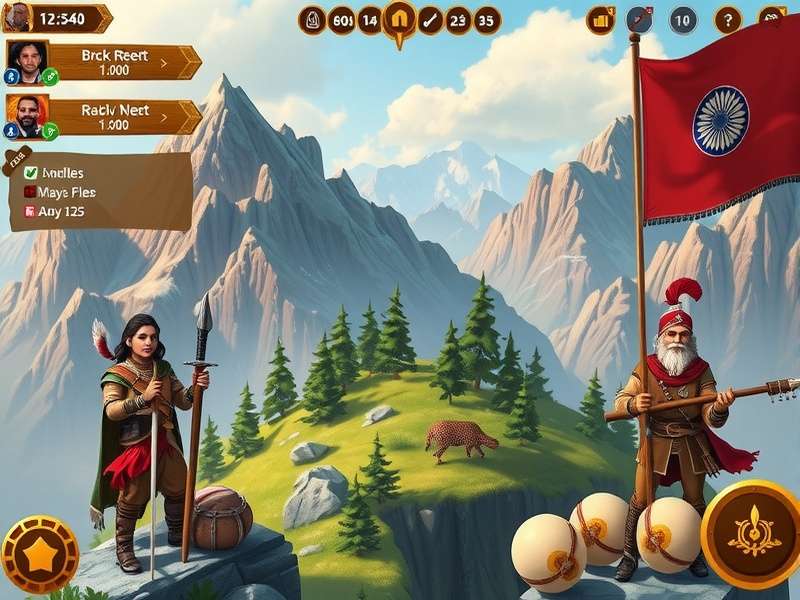Activate the orange star button

[39, 554]
